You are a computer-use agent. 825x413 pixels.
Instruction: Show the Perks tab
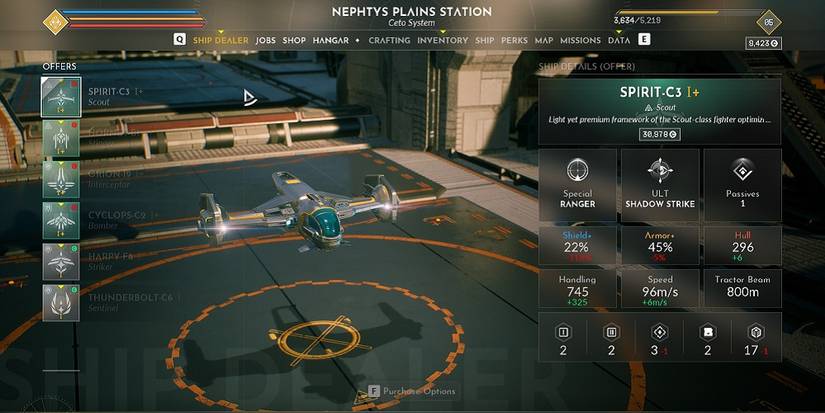pos(515,40)
